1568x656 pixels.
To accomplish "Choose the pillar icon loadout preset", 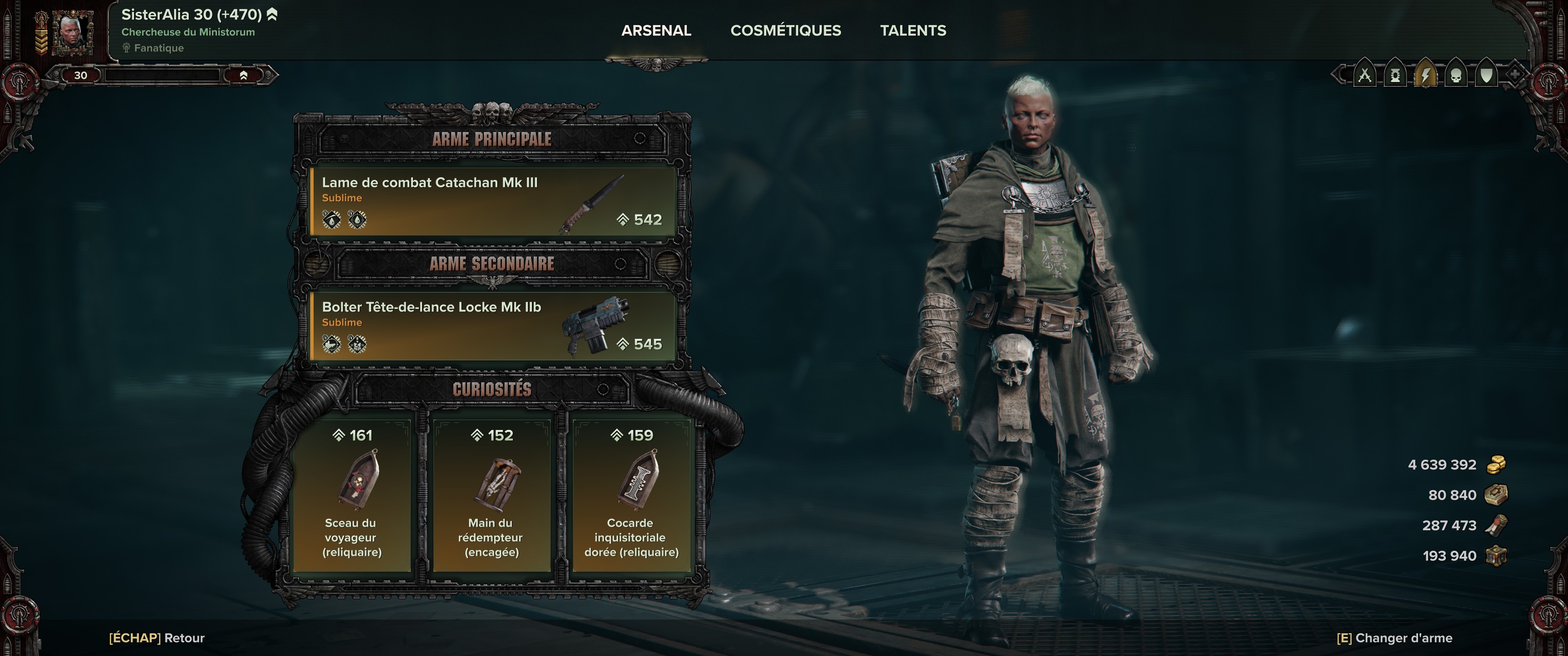I will 1395,76.
